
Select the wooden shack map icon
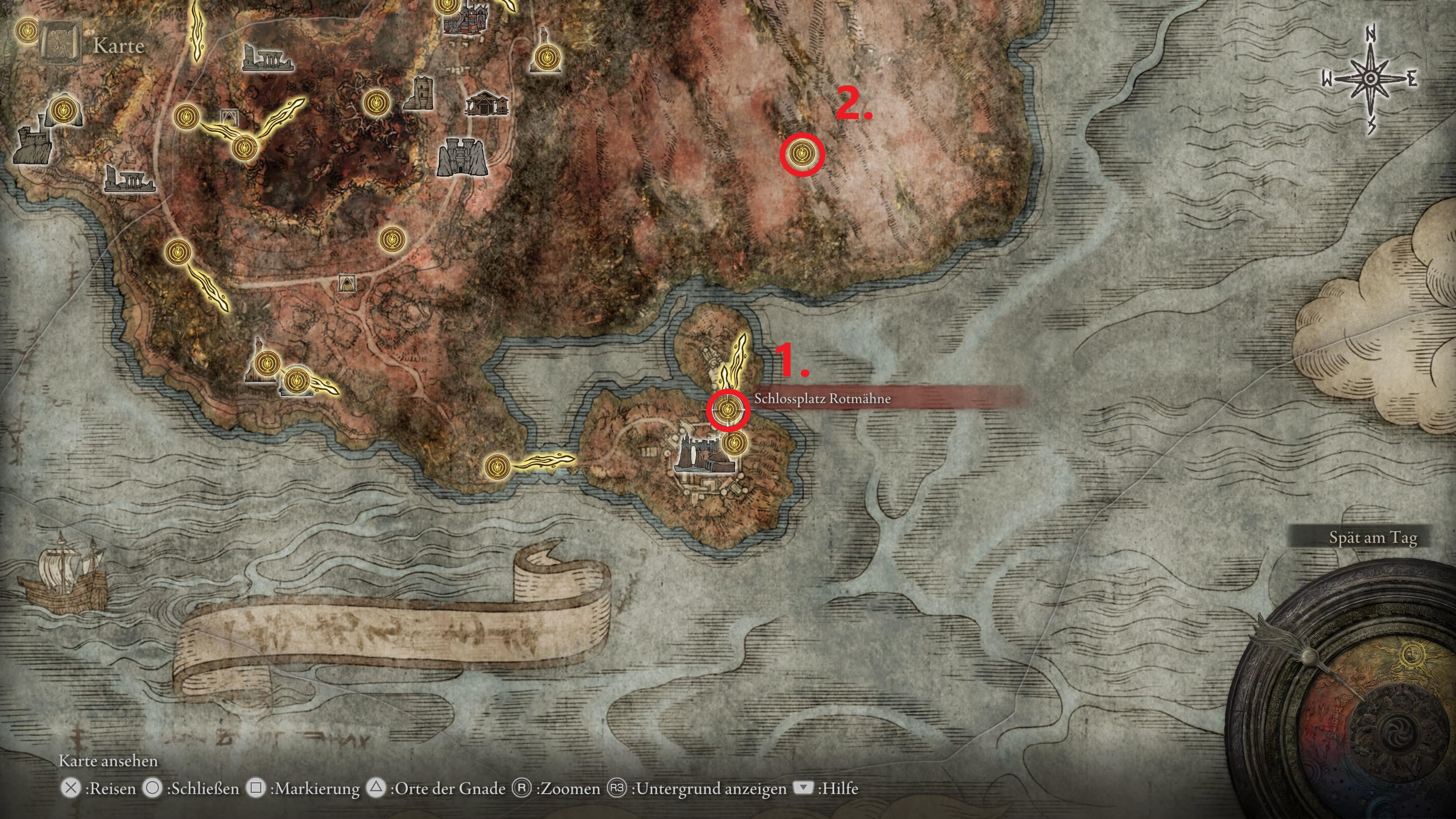[486, 104]
